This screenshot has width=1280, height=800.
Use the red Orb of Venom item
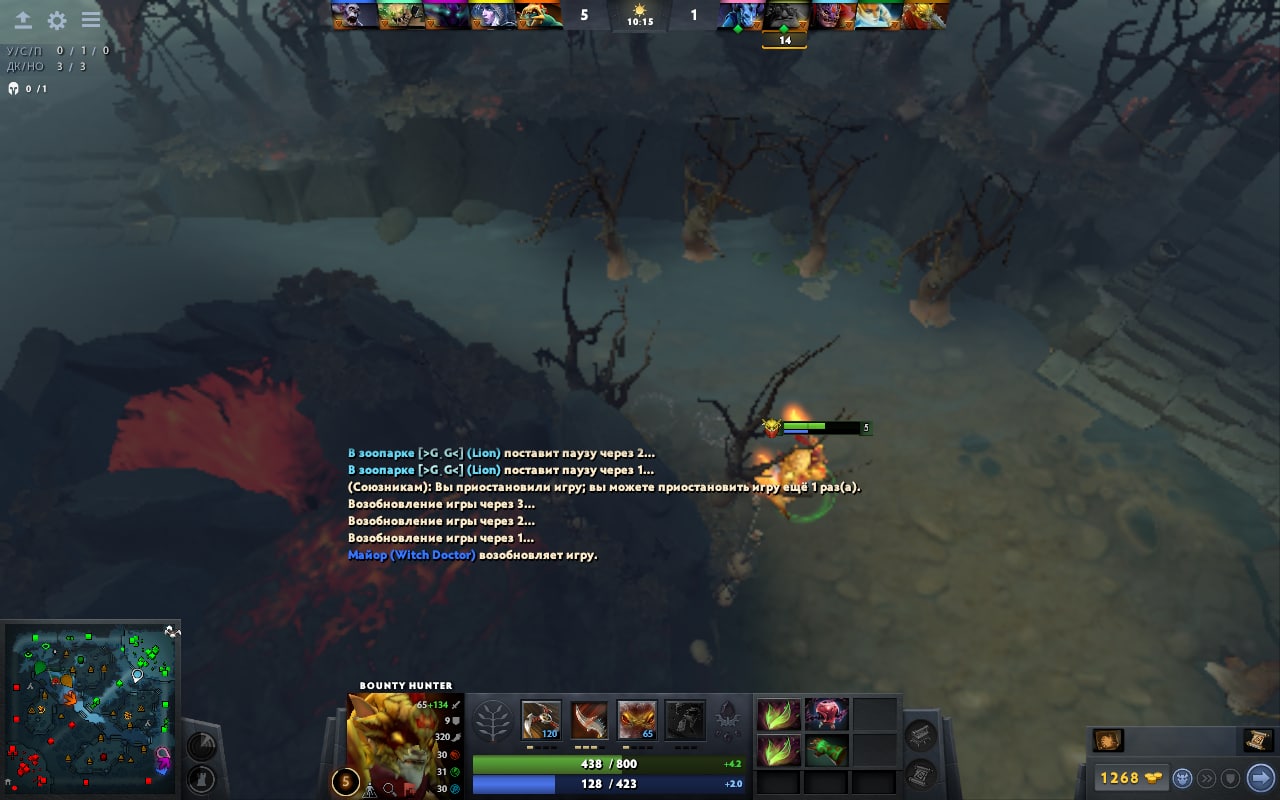point(826,714)
